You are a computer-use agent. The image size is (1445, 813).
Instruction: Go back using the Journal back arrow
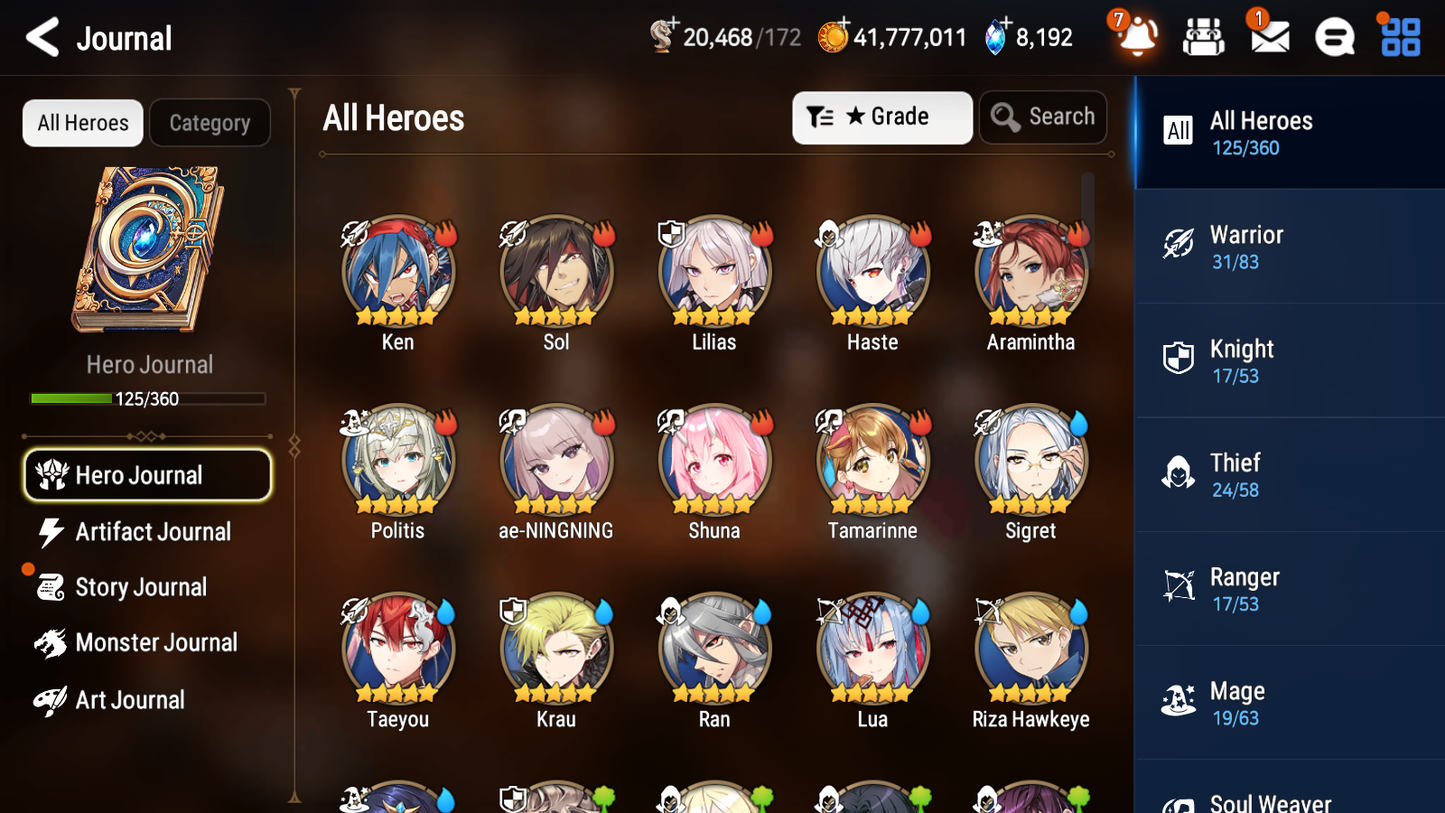point(42,37)
